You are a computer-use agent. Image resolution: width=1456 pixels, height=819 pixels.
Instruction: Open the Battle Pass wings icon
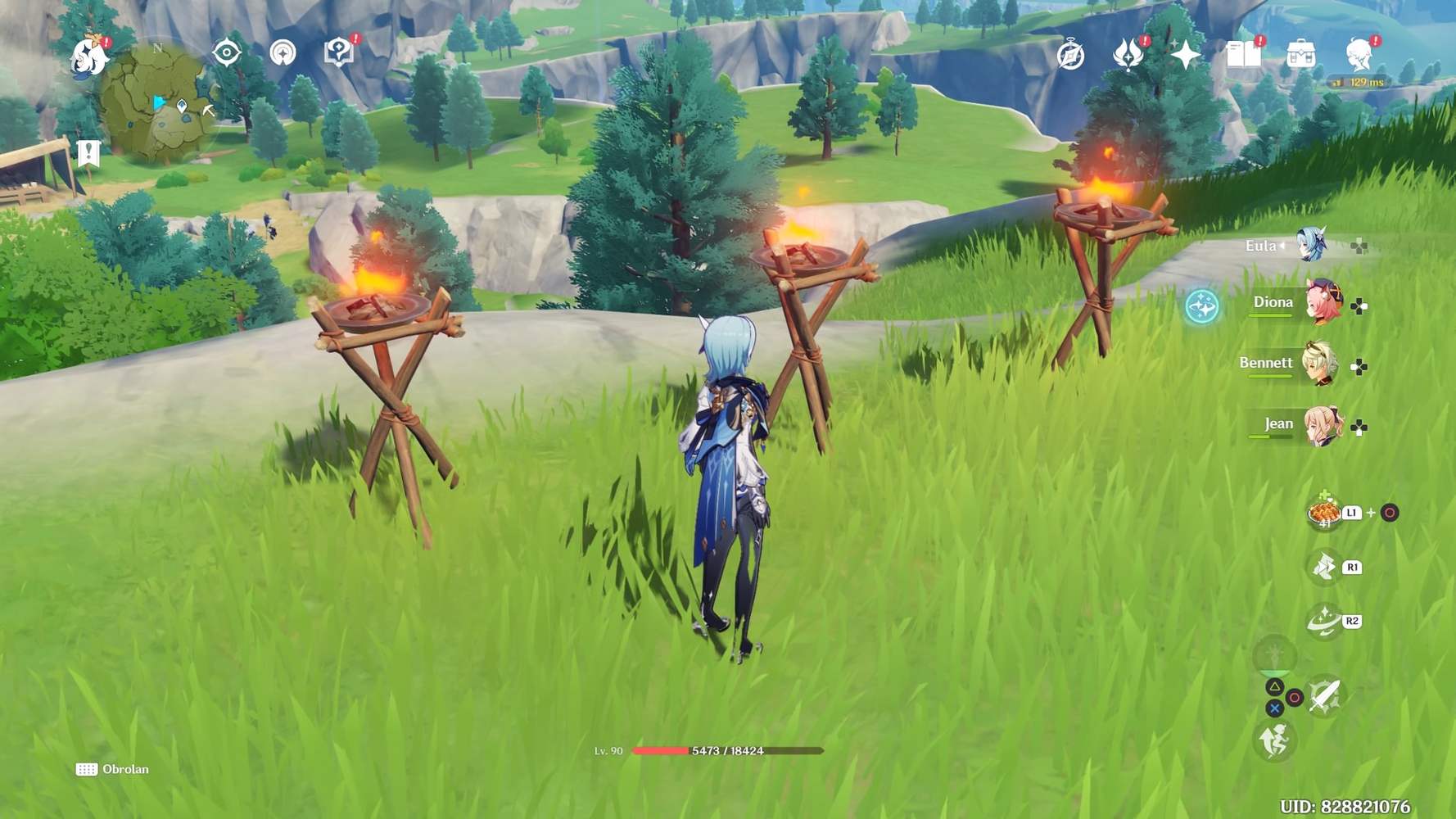(1130, 52)
